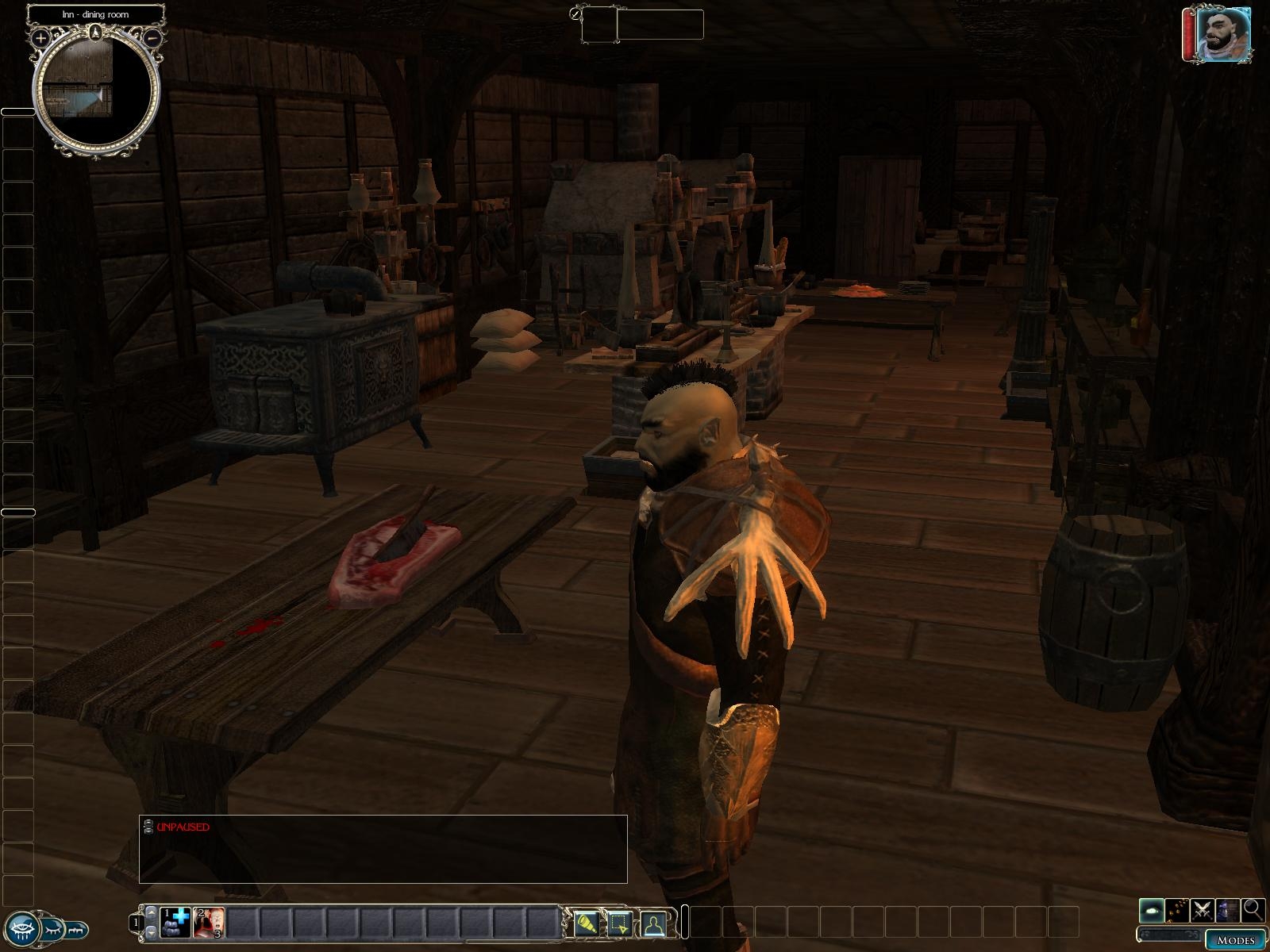Use the blue cross heal hotbar slot

175,923
